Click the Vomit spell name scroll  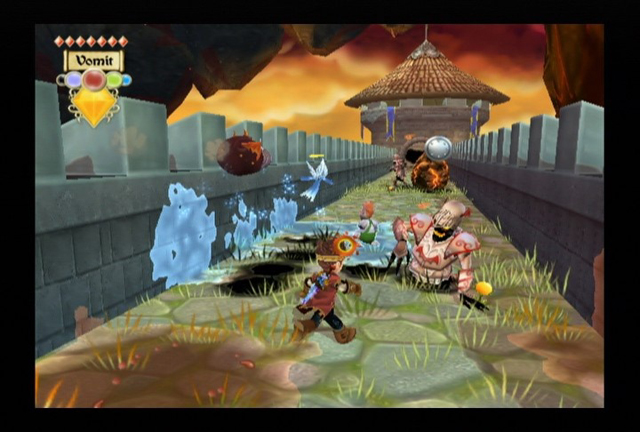[94, 60]
